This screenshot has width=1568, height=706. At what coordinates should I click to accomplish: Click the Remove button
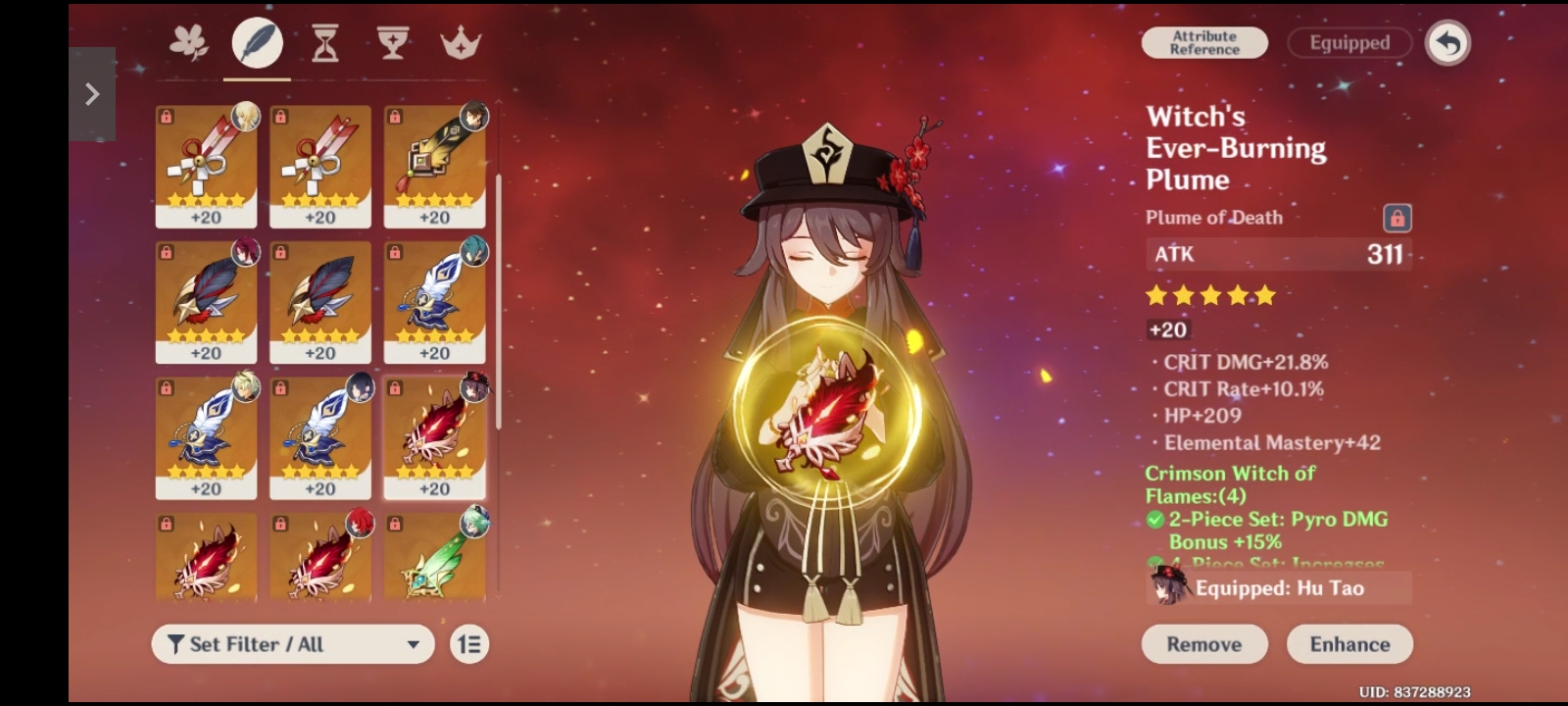pos(1203,644)
